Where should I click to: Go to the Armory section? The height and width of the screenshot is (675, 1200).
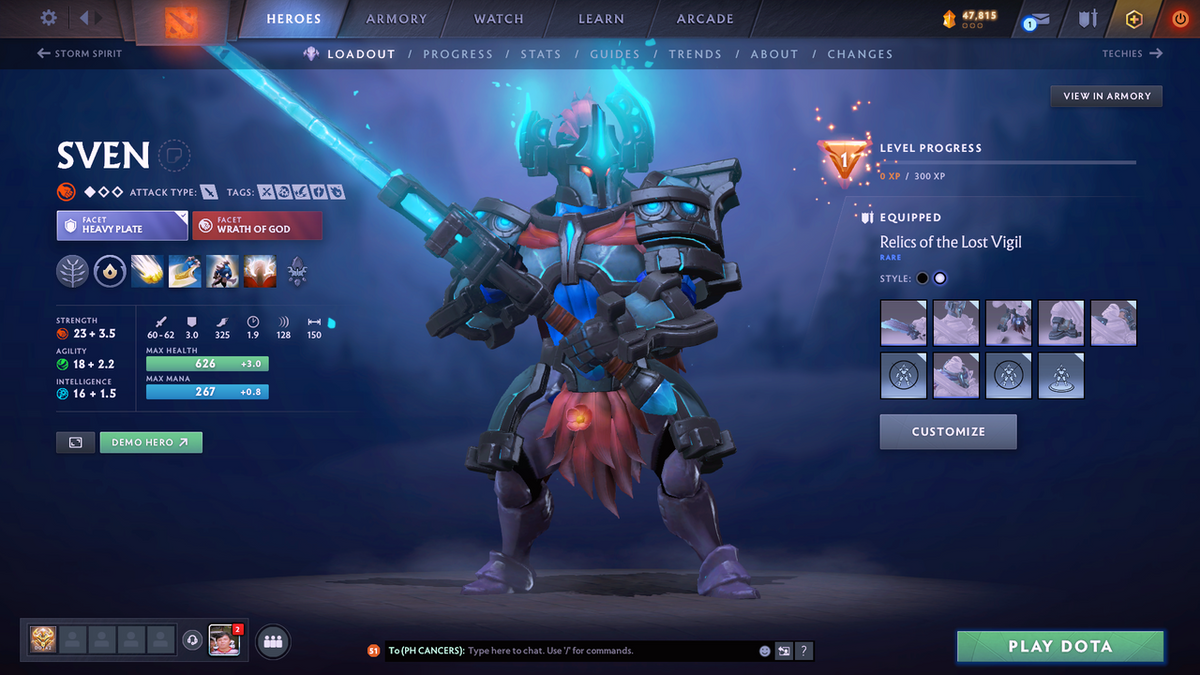[x=396, y=18]
